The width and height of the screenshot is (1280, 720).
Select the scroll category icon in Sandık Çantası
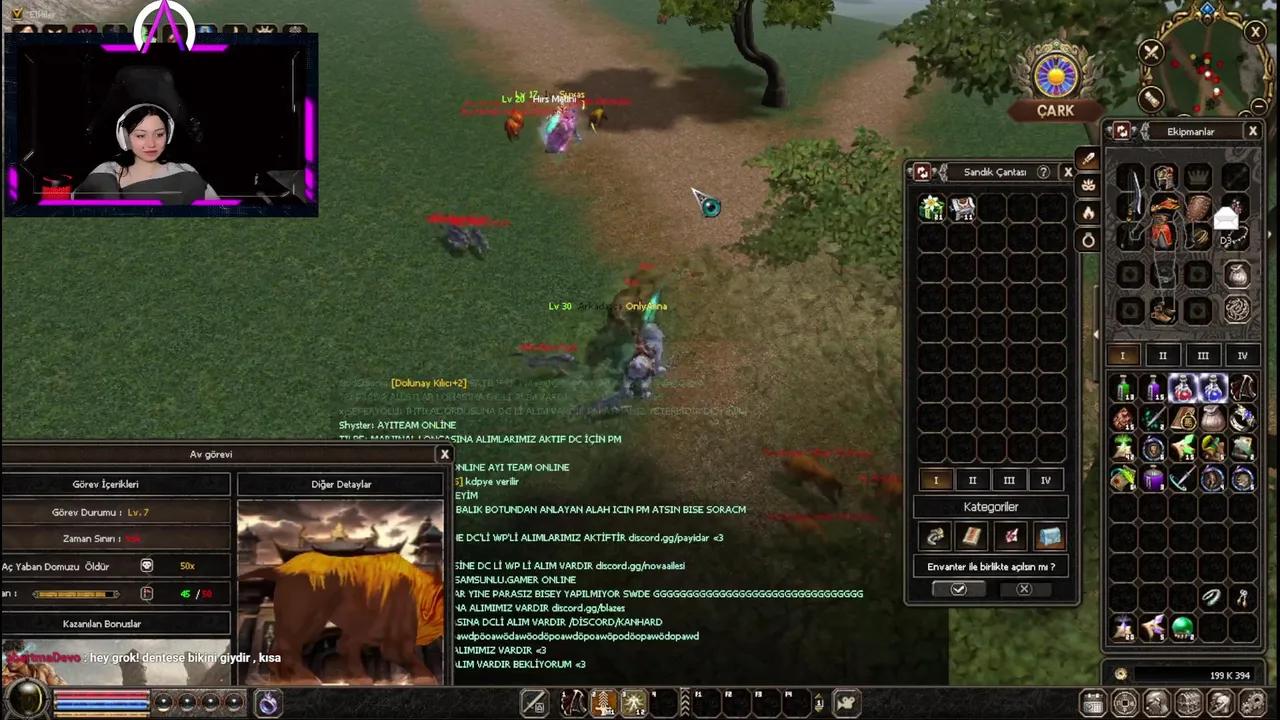point(971,536)
